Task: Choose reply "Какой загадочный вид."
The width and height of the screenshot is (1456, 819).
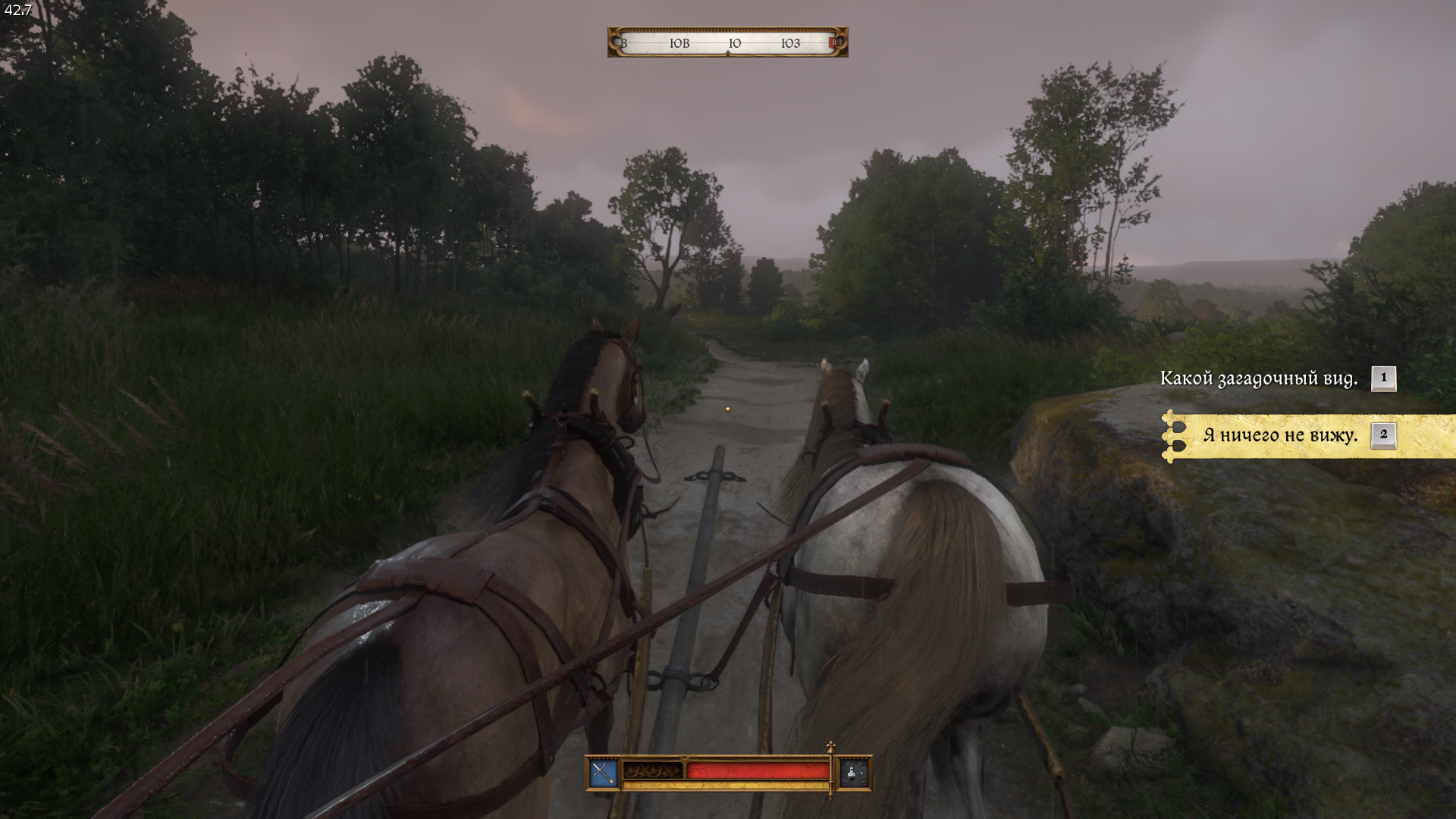Action: [x=1259, y=378]
